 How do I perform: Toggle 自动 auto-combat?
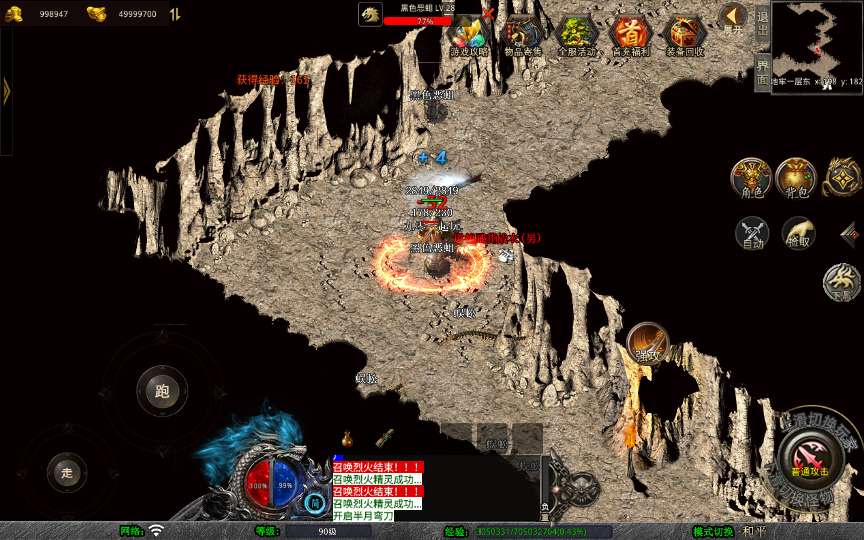click(x=751, y=233)
